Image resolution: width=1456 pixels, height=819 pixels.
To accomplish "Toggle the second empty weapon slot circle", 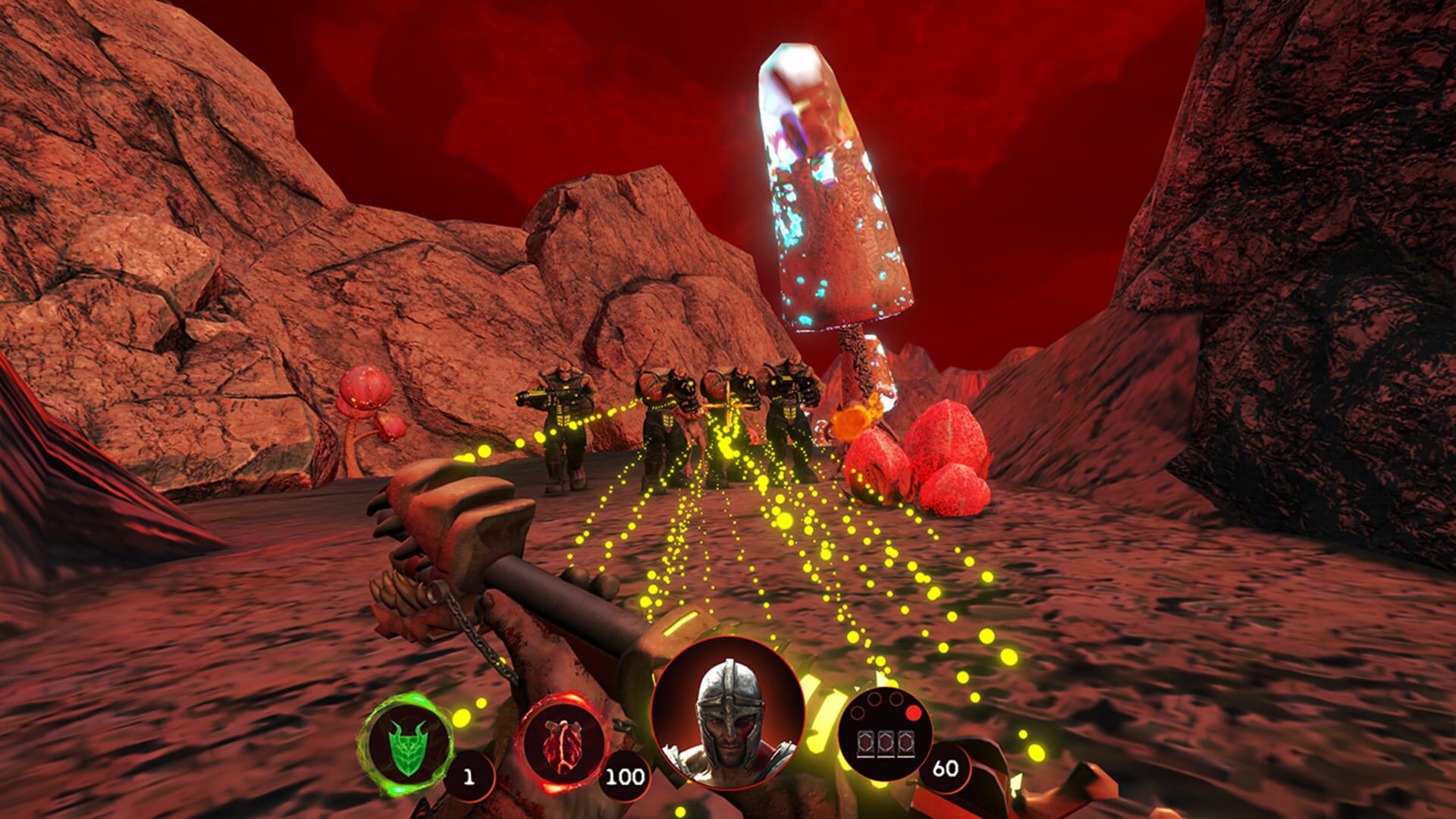I will coord(874,699).
